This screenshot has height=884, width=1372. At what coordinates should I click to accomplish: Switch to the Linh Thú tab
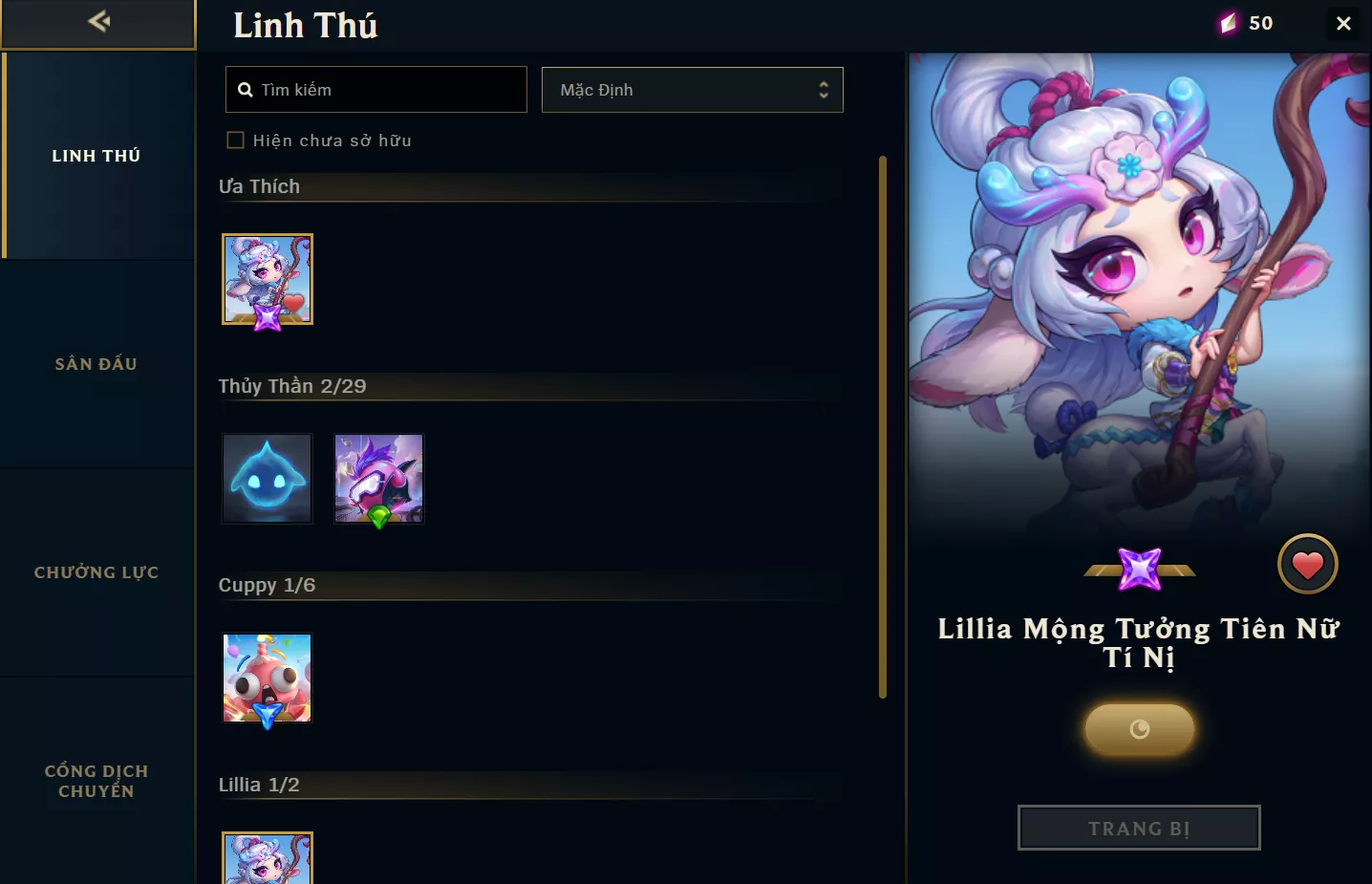(96, 156)
